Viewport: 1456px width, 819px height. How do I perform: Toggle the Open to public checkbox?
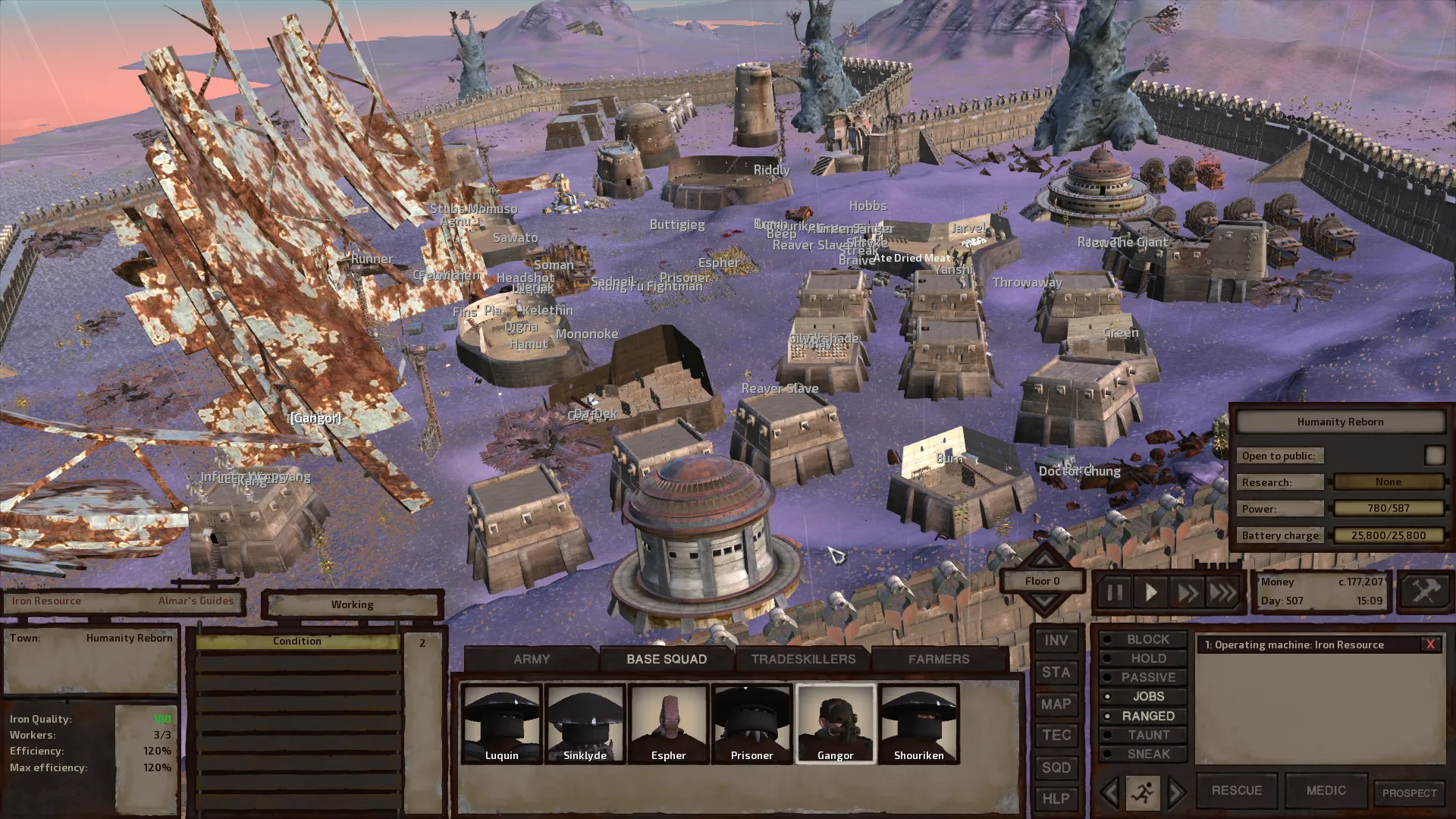click(1434, 455)
